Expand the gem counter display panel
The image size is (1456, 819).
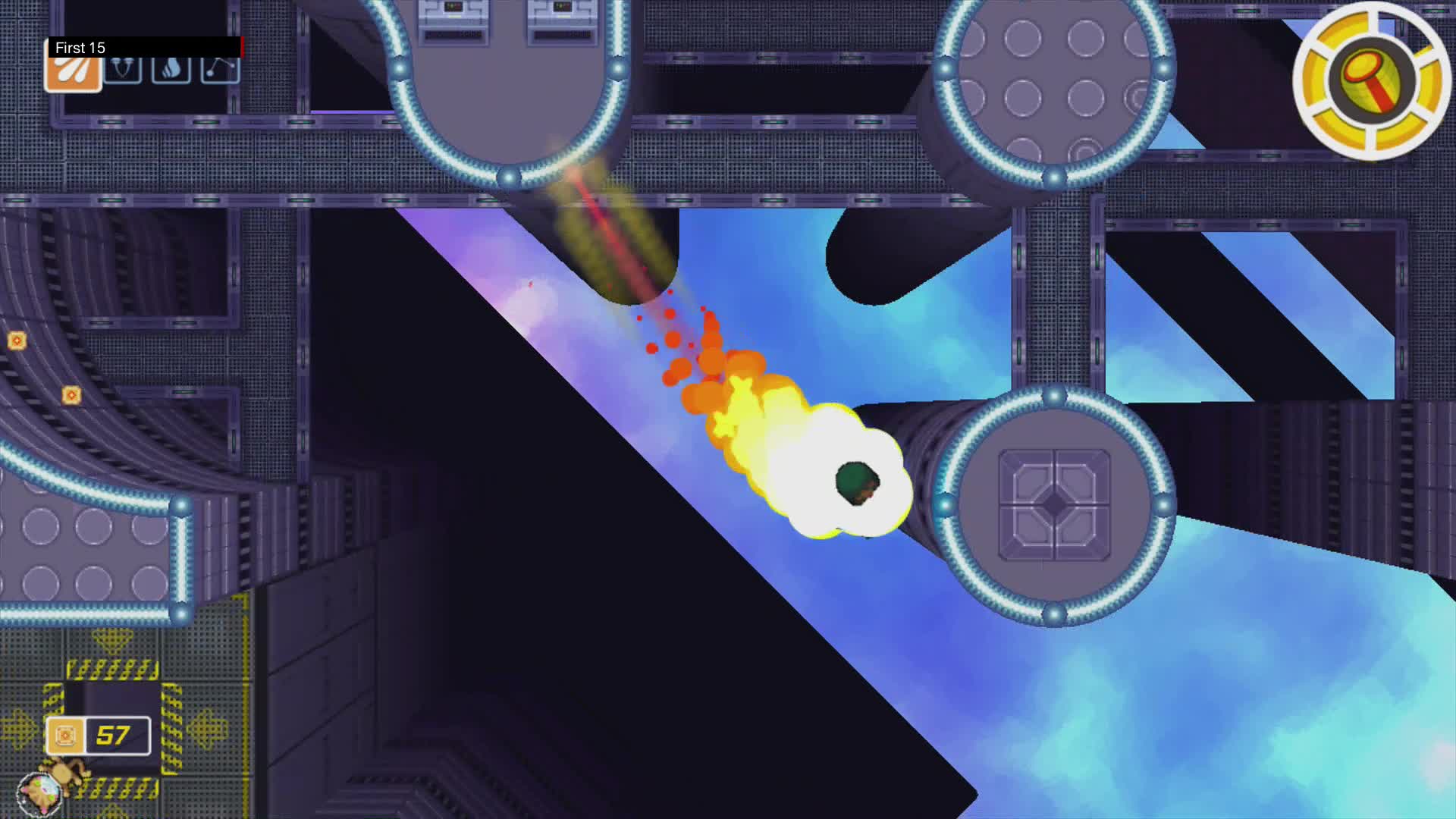[97, 734]
